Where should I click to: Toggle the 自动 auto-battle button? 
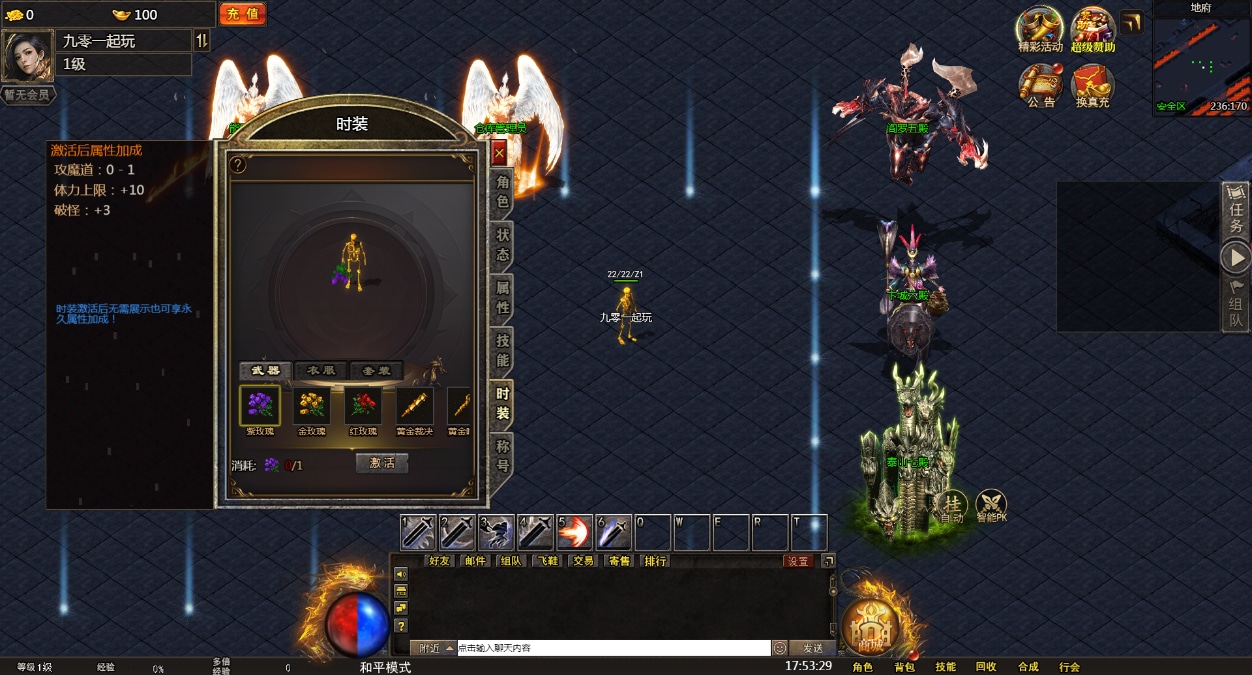(951, 507)
